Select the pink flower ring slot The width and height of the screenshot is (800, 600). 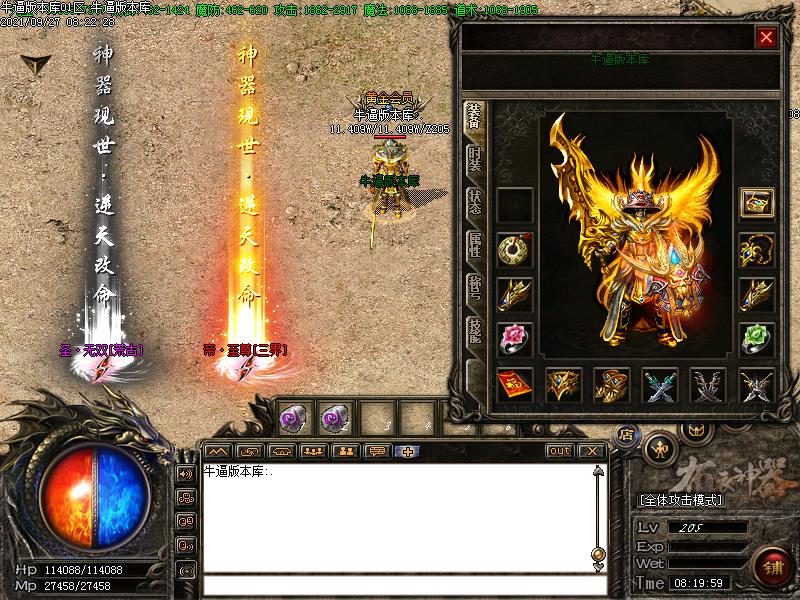click(x=514, y=338)
